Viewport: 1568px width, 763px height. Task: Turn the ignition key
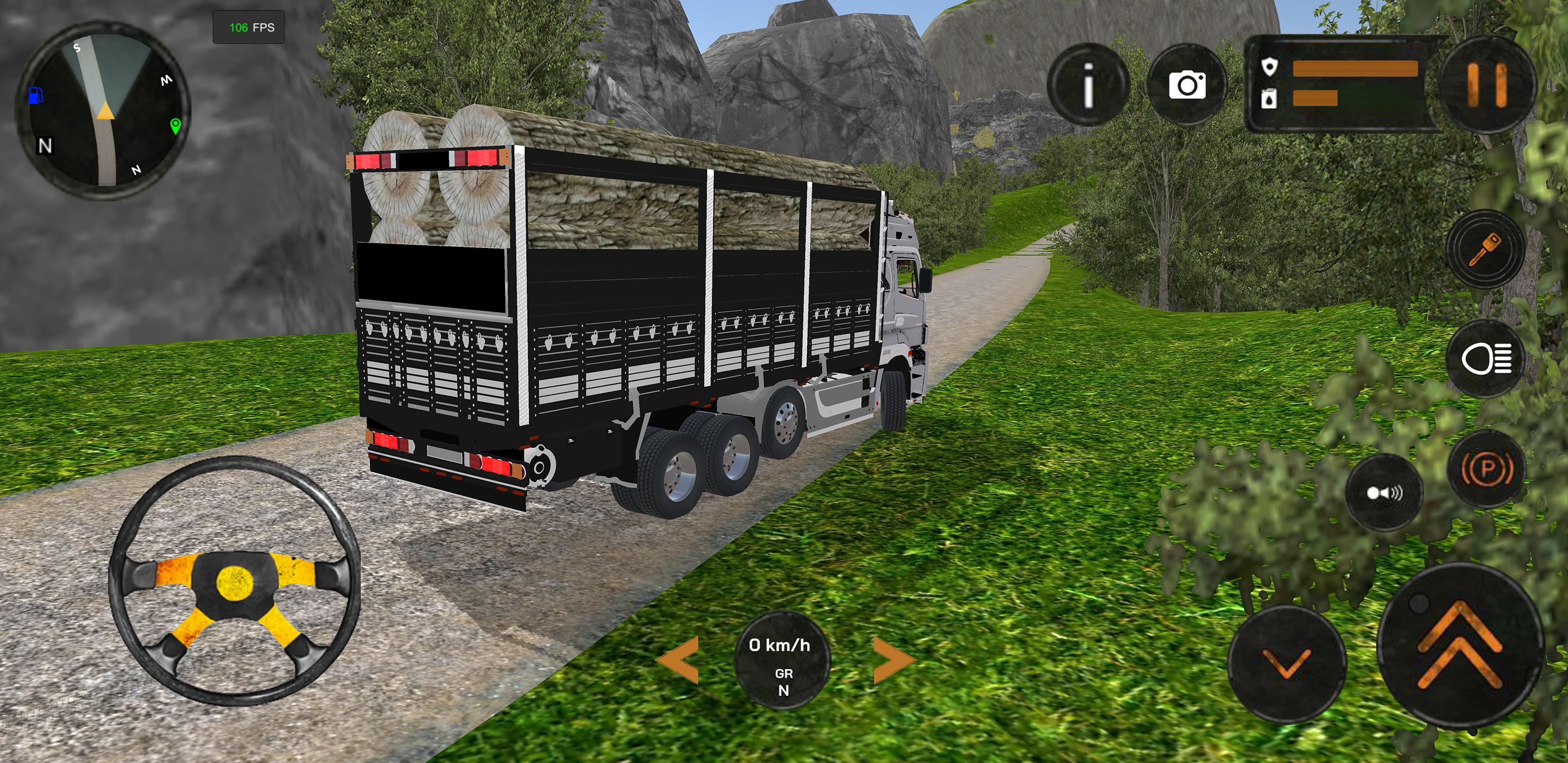pos(1485,249)
